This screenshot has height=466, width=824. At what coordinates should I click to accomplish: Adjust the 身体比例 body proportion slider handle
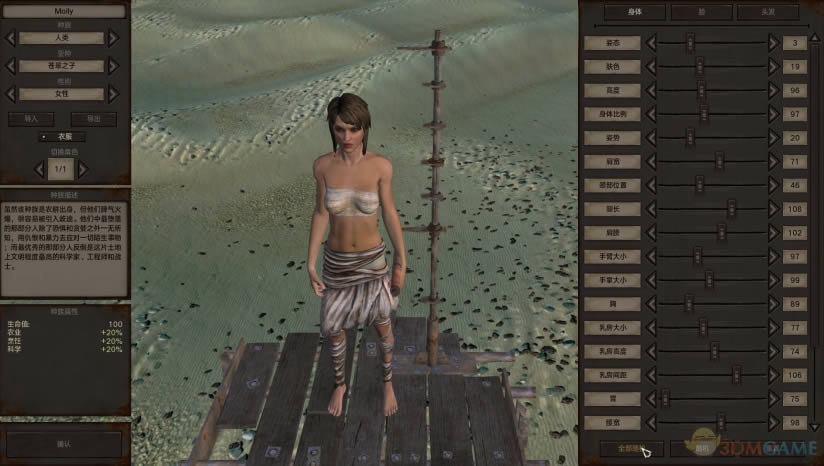click(702, 114)
